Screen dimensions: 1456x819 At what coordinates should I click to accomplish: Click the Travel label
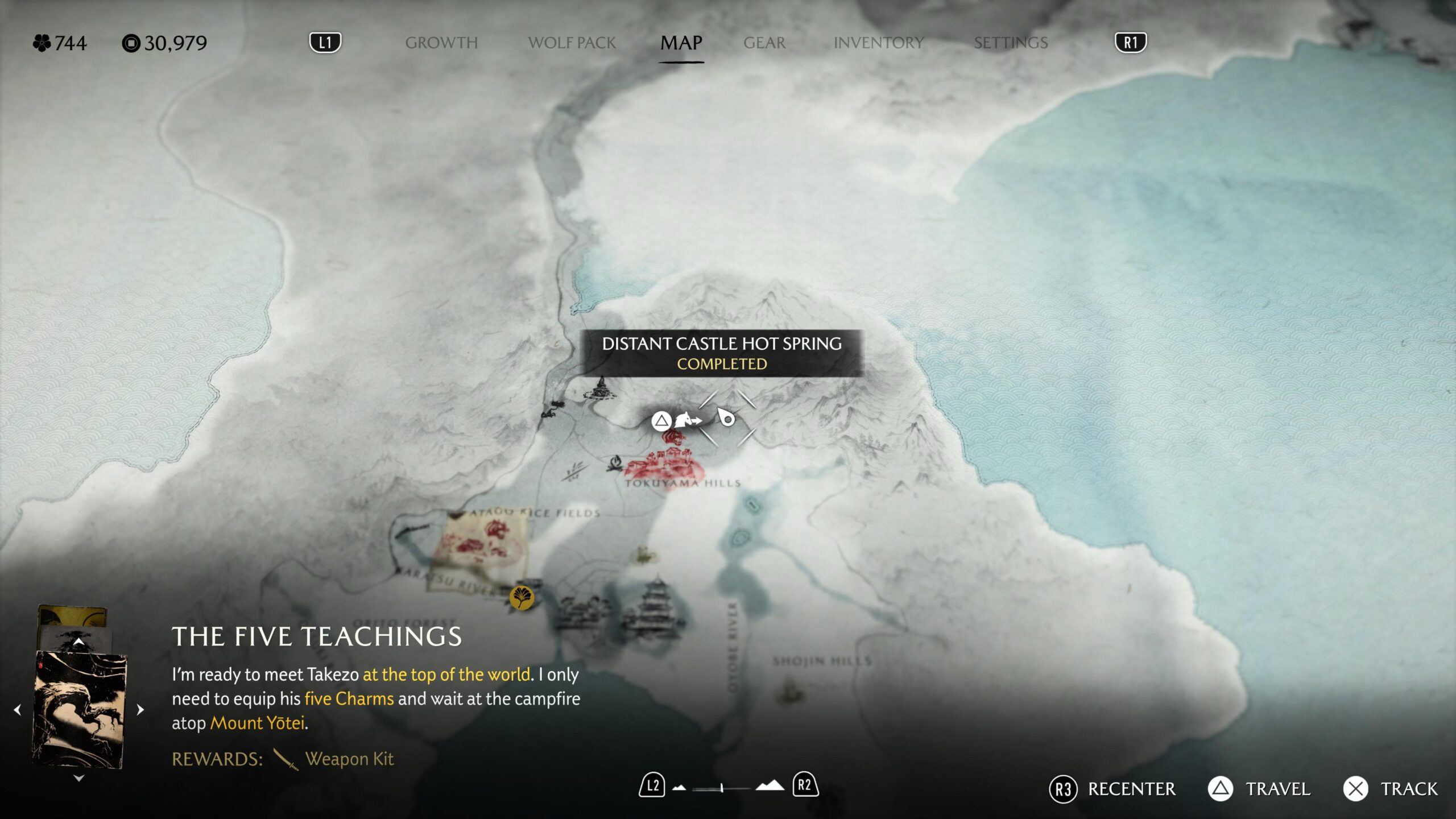point(1278,789)
